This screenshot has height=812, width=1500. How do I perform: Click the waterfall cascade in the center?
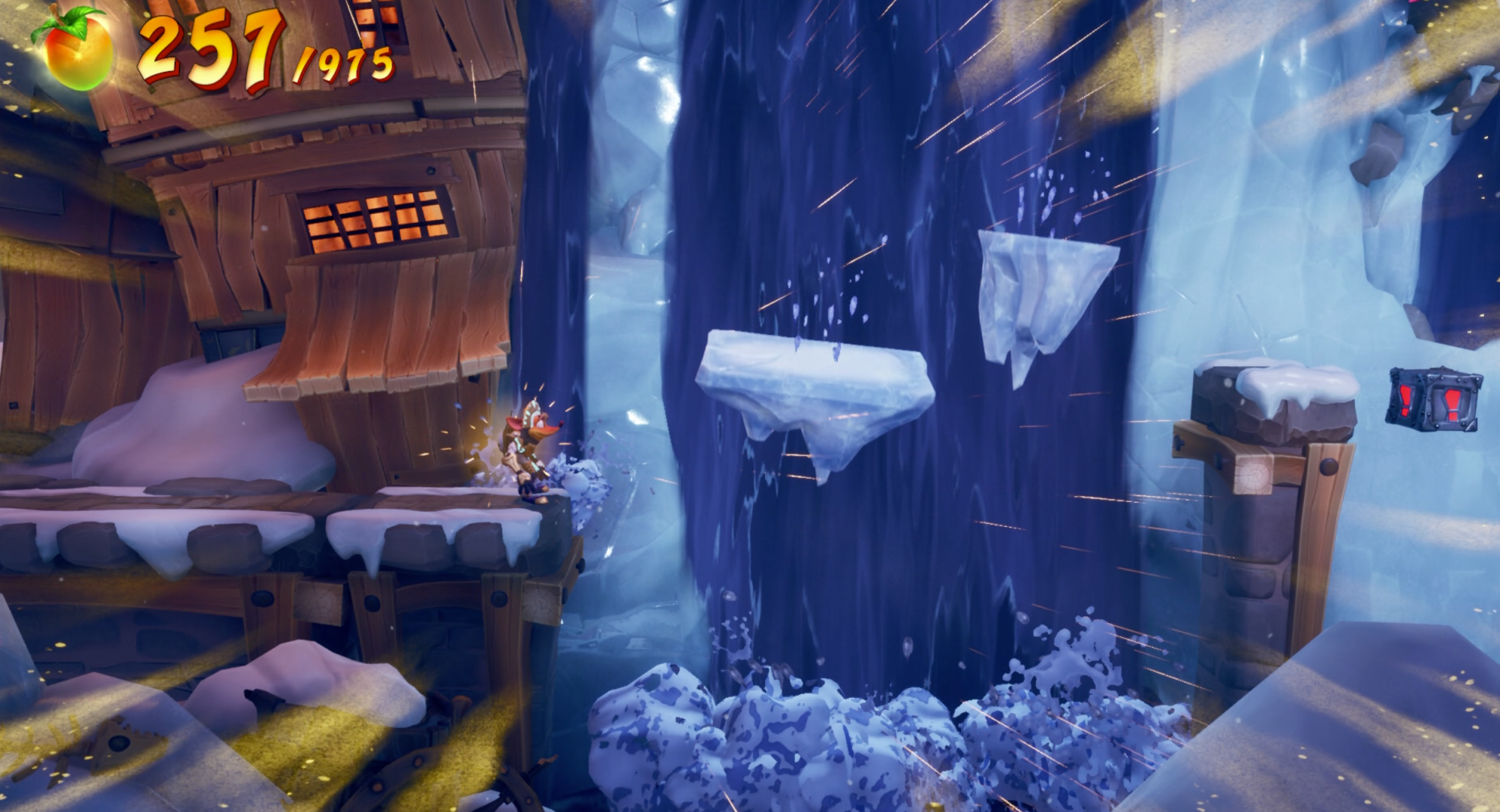click(x=826, y=225)
